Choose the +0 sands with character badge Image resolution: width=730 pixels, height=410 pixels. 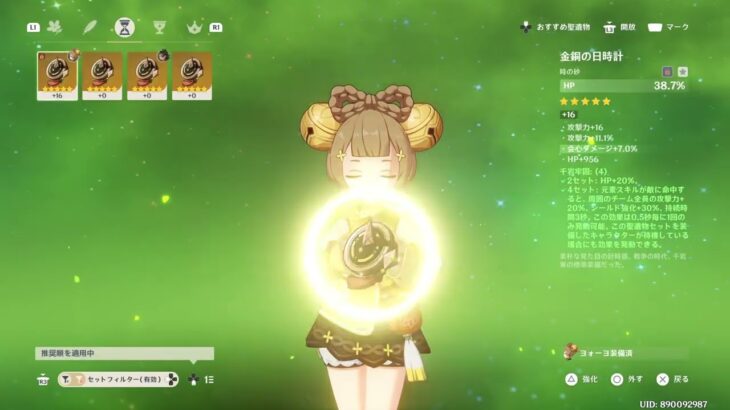pyautogui.click(x=147, y=76)
